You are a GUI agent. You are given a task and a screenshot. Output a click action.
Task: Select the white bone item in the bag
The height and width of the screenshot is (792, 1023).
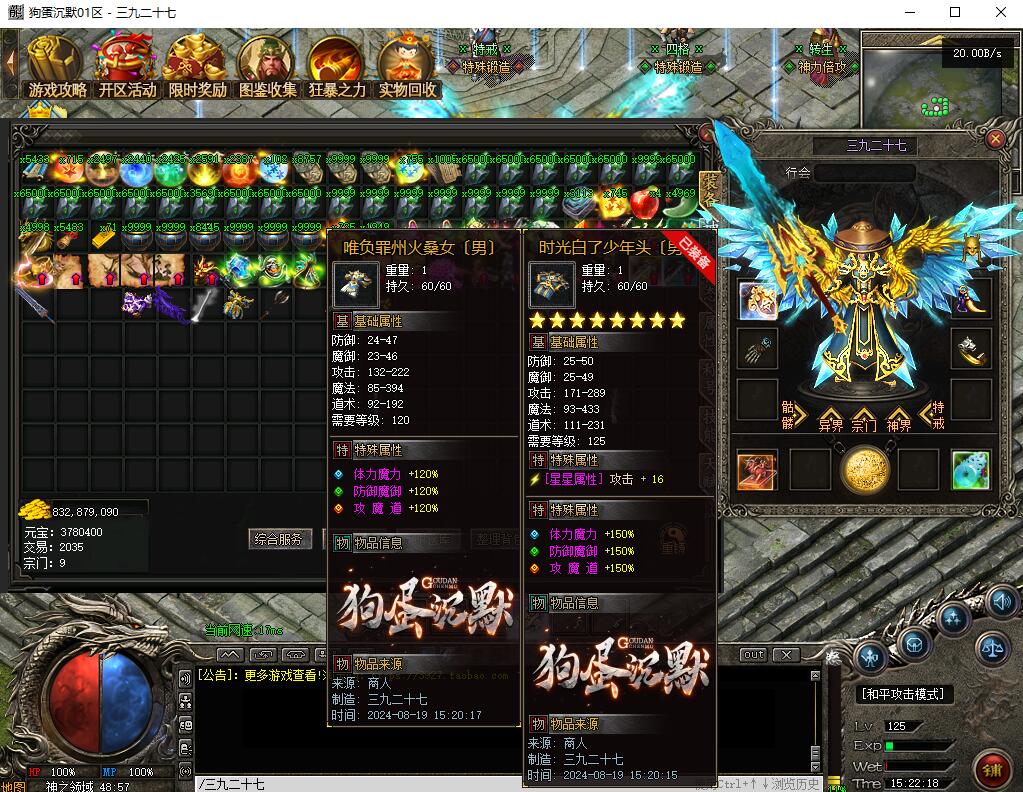pos(205,305)
